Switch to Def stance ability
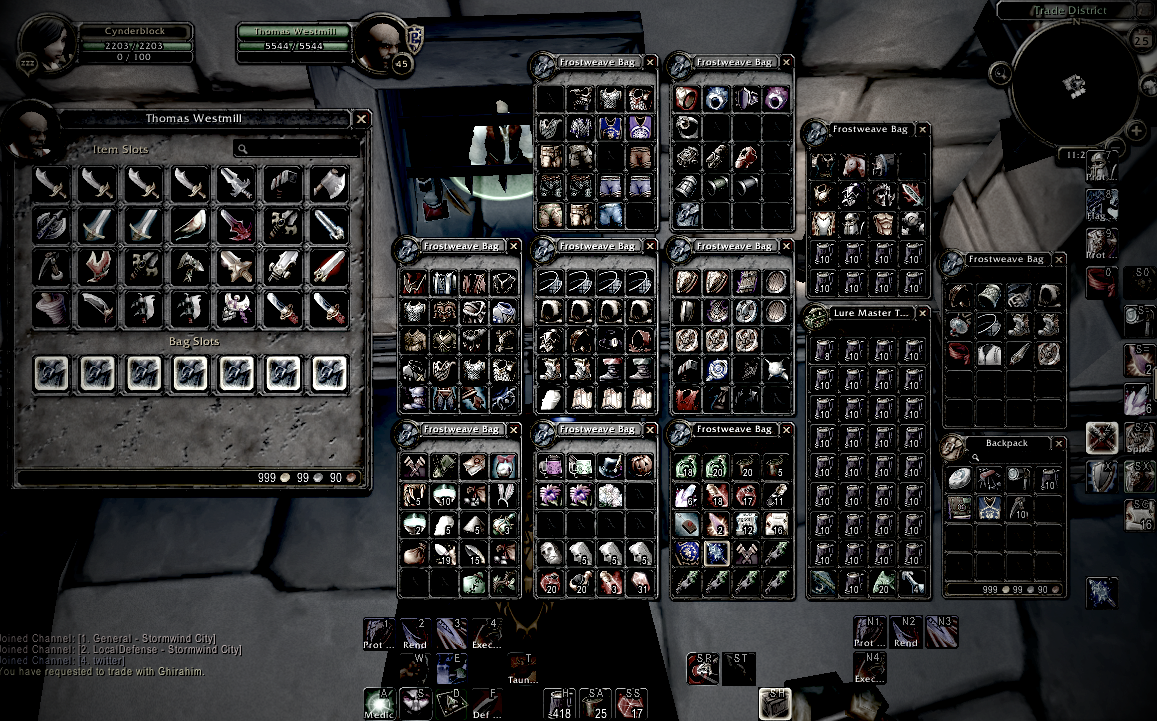The image size is (1157, 721). click(487, 703)
